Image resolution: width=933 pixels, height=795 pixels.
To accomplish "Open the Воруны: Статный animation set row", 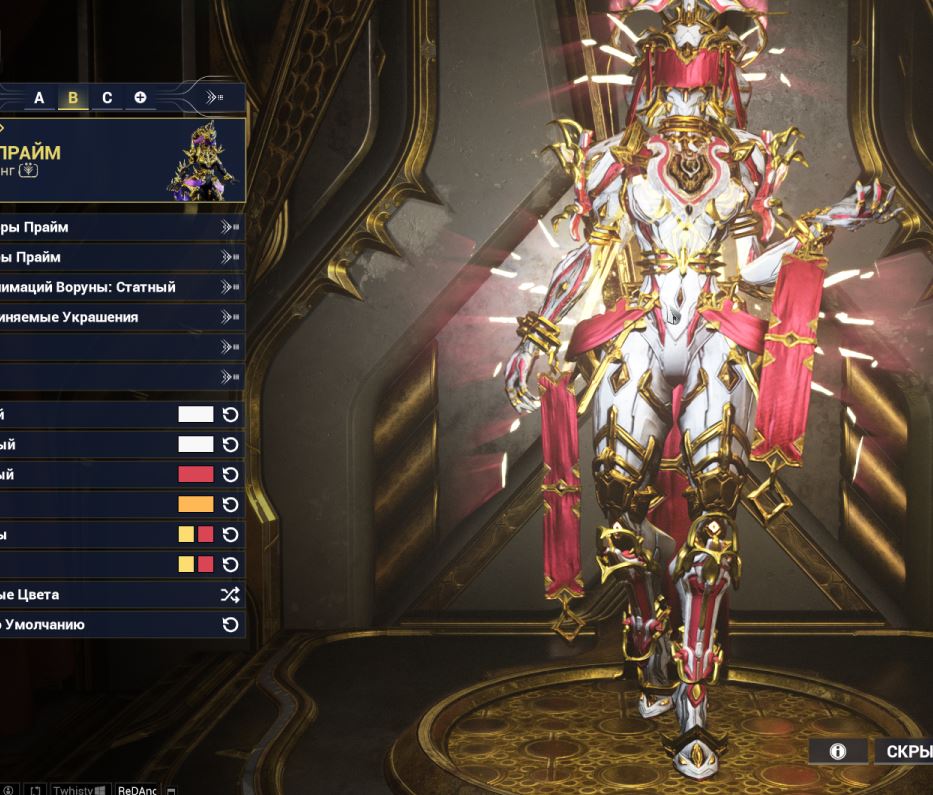I will [x=120, y=287].
